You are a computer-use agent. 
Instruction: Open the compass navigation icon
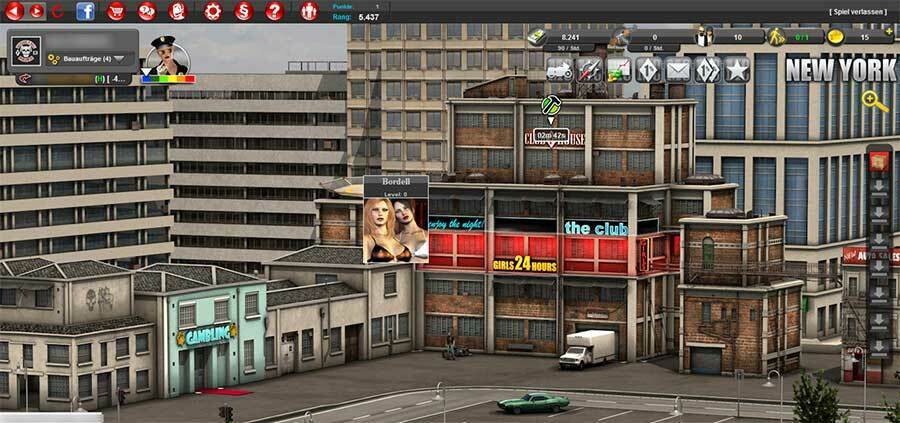[589, 70]
